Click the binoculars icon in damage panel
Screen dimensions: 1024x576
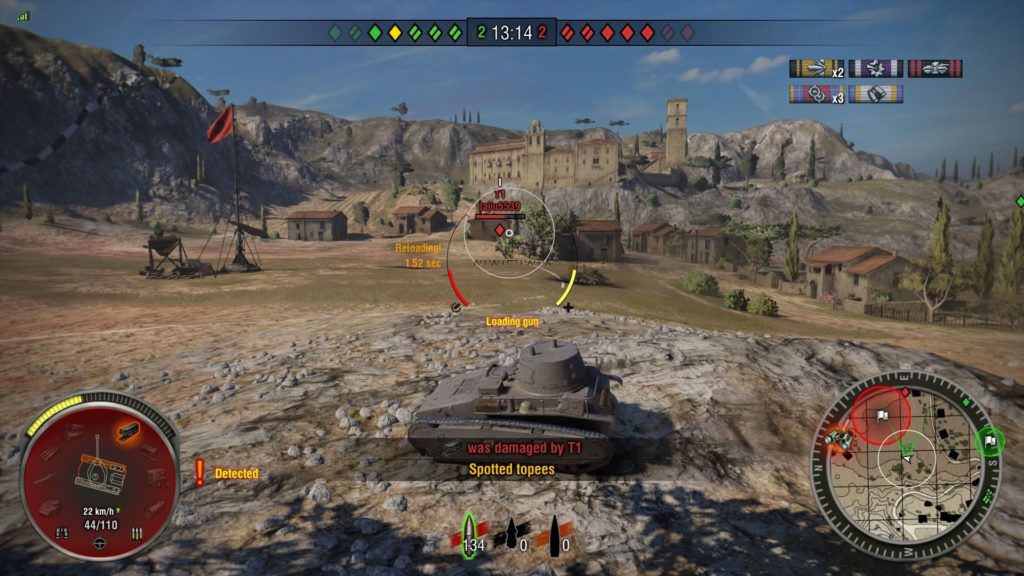click(x=62, y=533)
